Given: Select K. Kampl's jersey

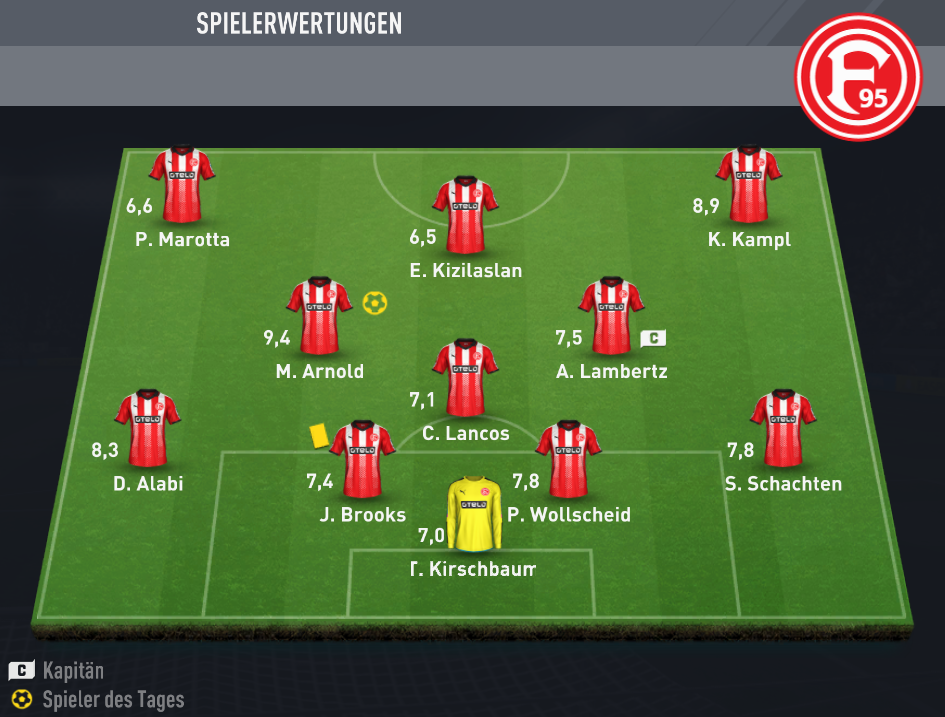Looking at the screenshot, I should pos(748,185).
